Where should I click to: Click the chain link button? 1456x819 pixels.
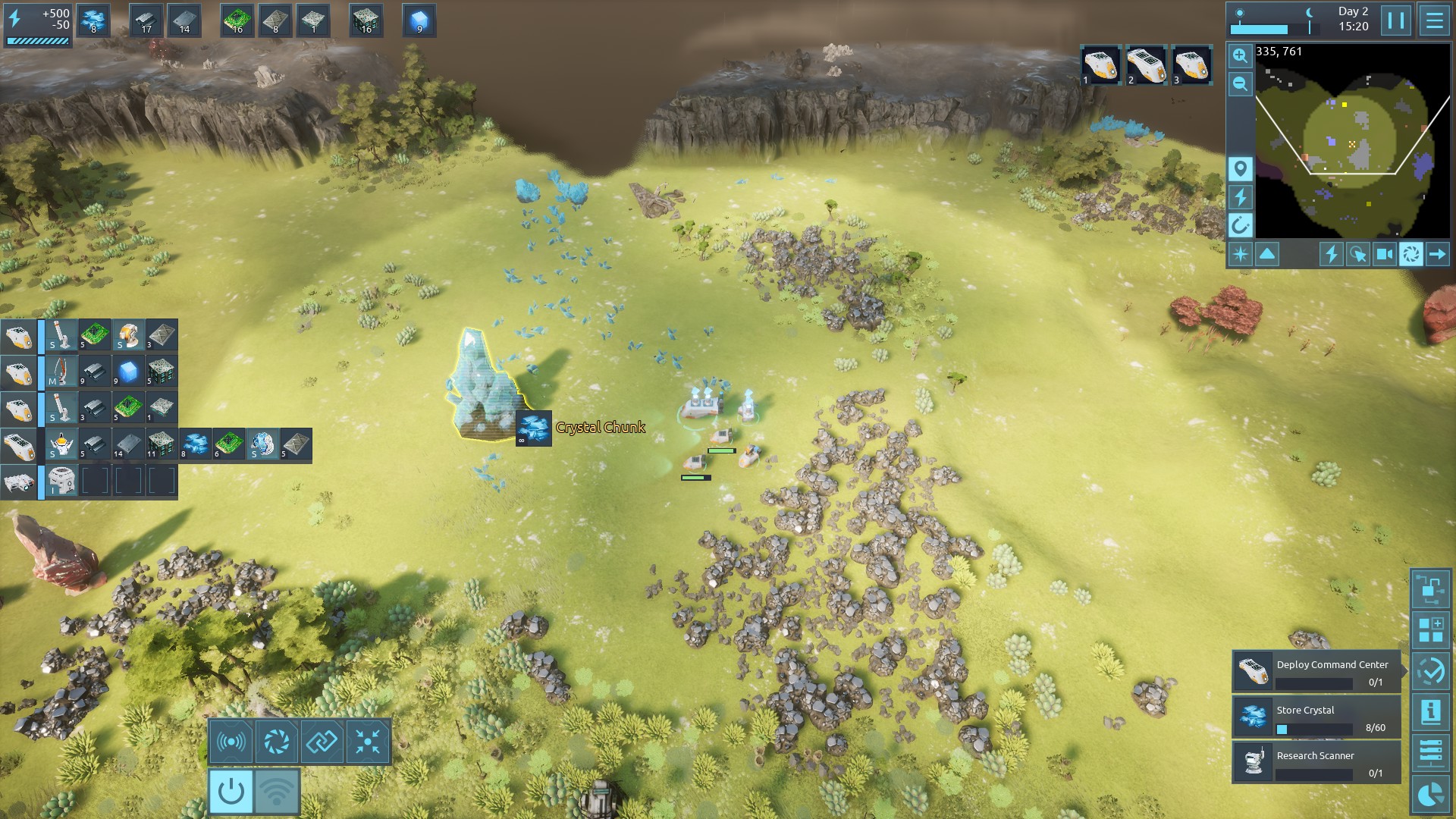point(322,742)
